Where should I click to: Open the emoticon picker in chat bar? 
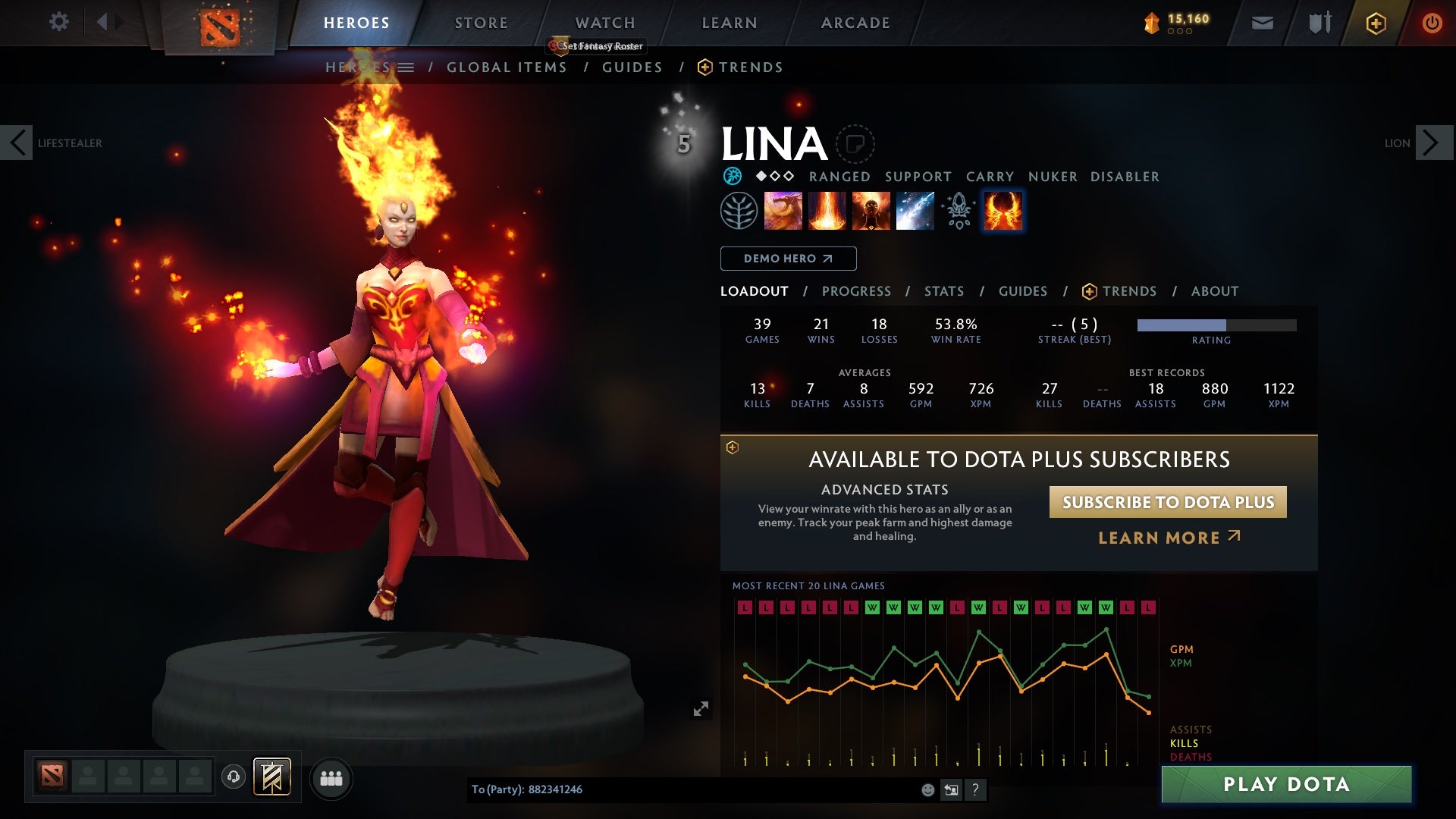927,789
